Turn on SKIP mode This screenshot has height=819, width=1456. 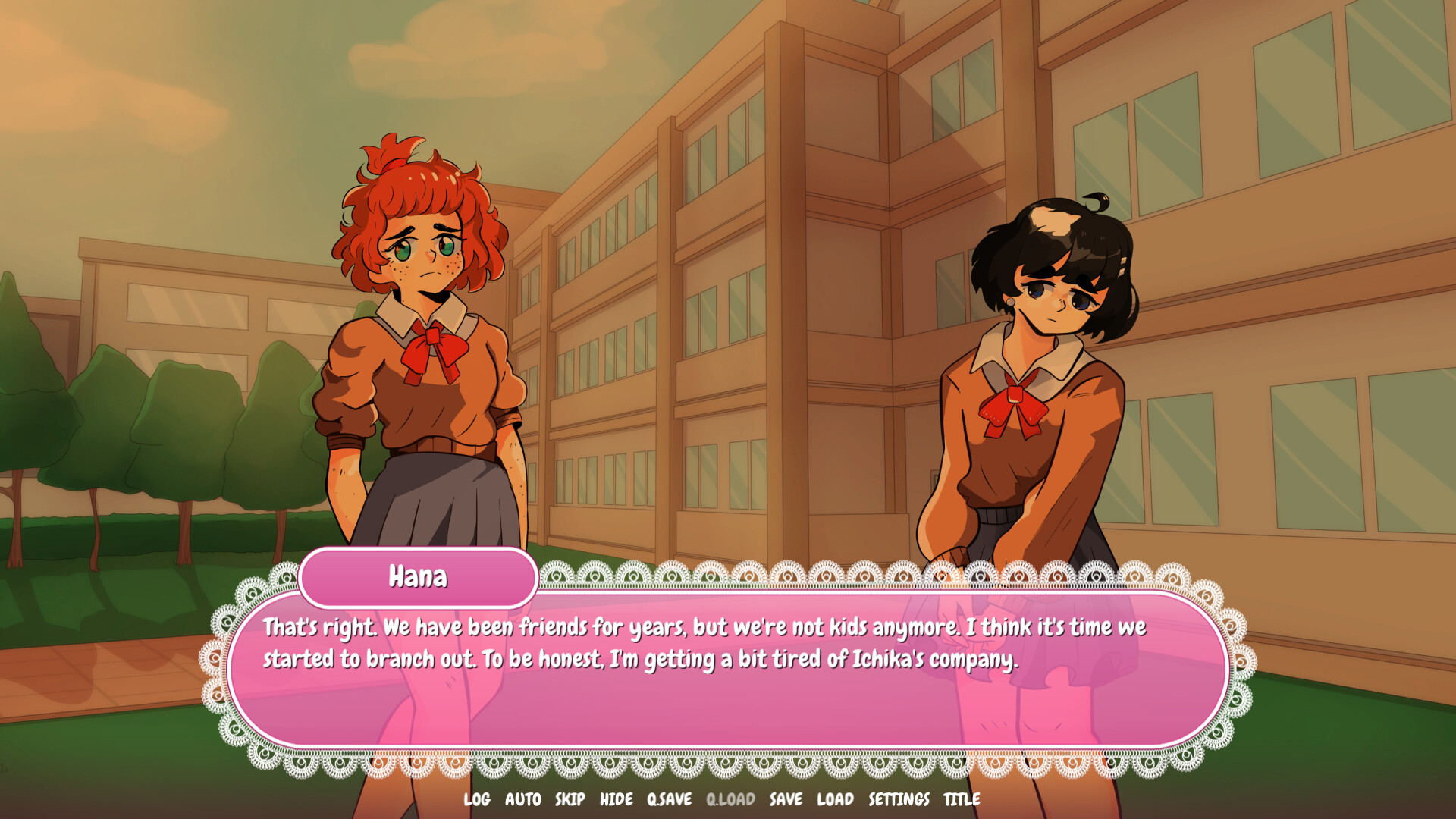(570, 799)
